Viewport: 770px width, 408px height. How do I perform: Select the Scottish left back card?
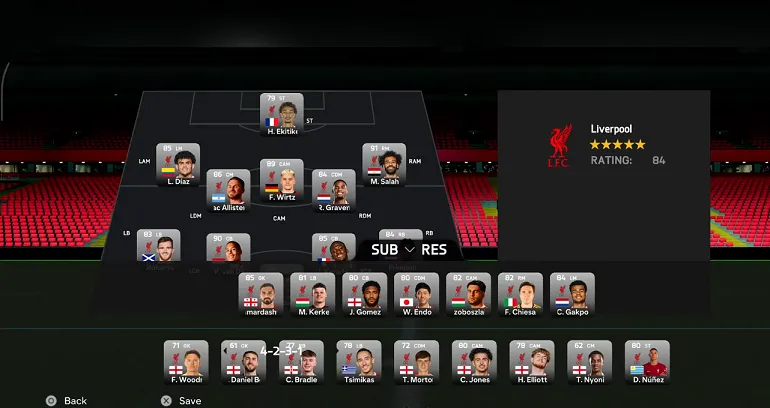point(159,246)
